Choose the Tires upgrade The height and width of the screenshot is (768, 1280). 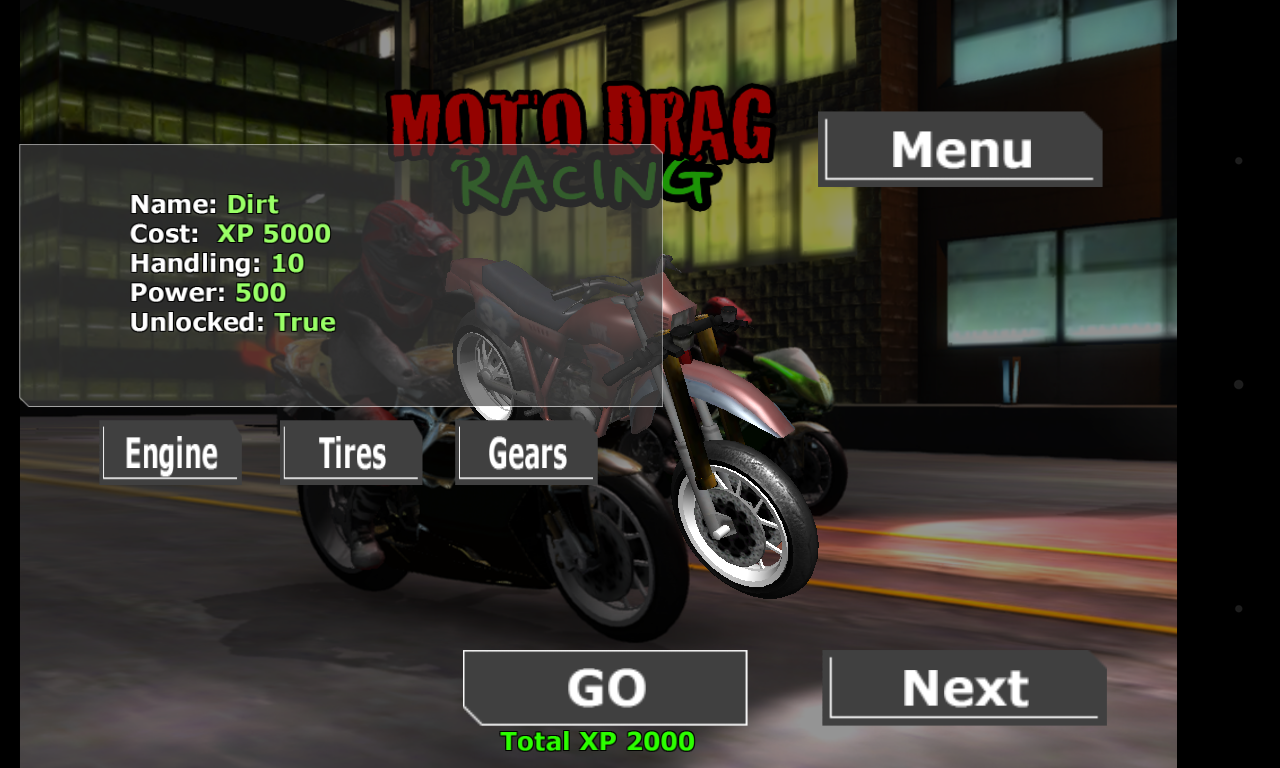click(x=351, y=454)
